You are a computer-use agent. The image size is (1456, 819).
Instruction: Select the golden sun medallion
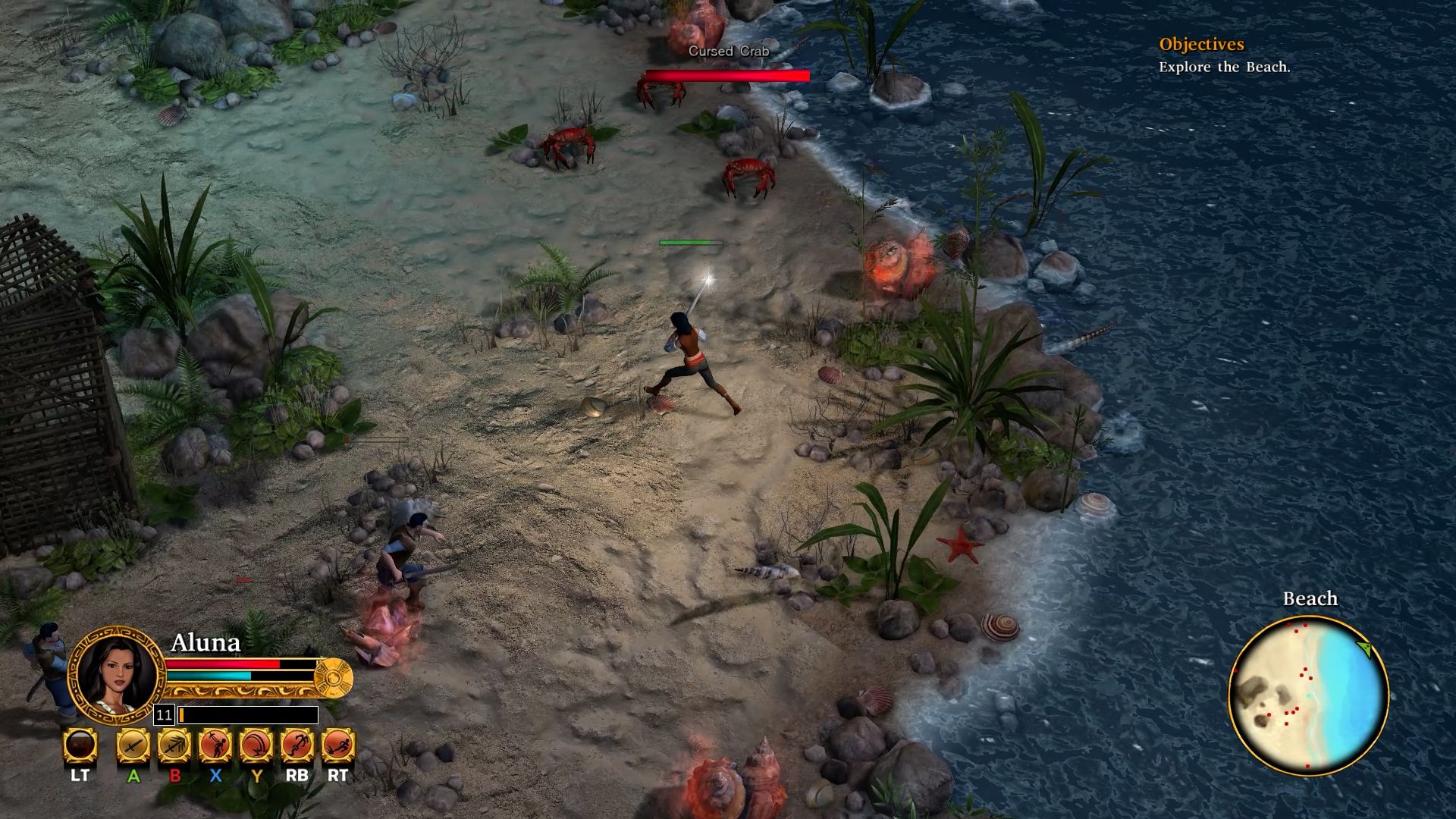(x=334, y=677)
